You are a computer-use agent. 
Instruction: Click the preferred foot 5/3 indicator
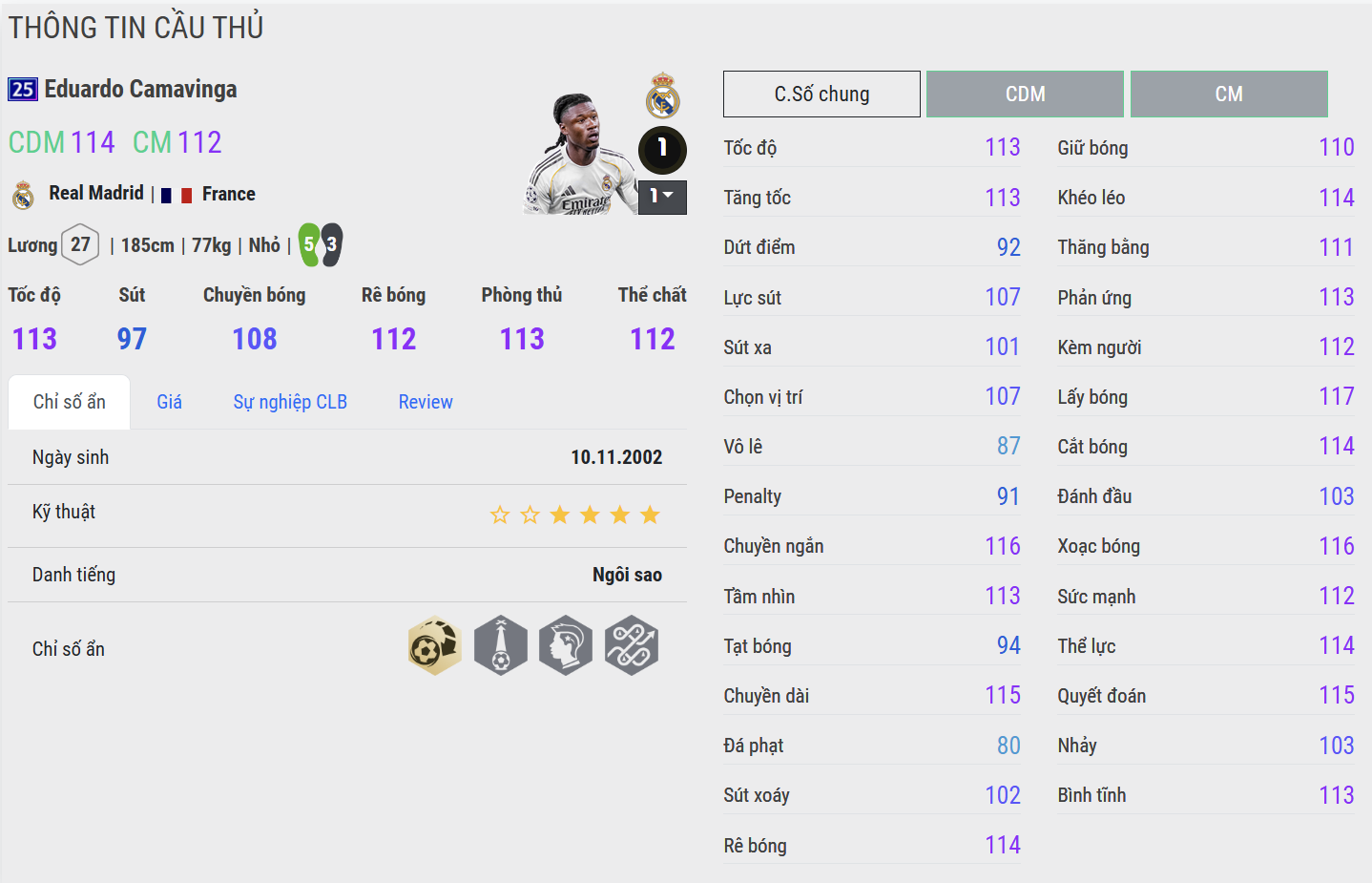(x=321, y=245)
